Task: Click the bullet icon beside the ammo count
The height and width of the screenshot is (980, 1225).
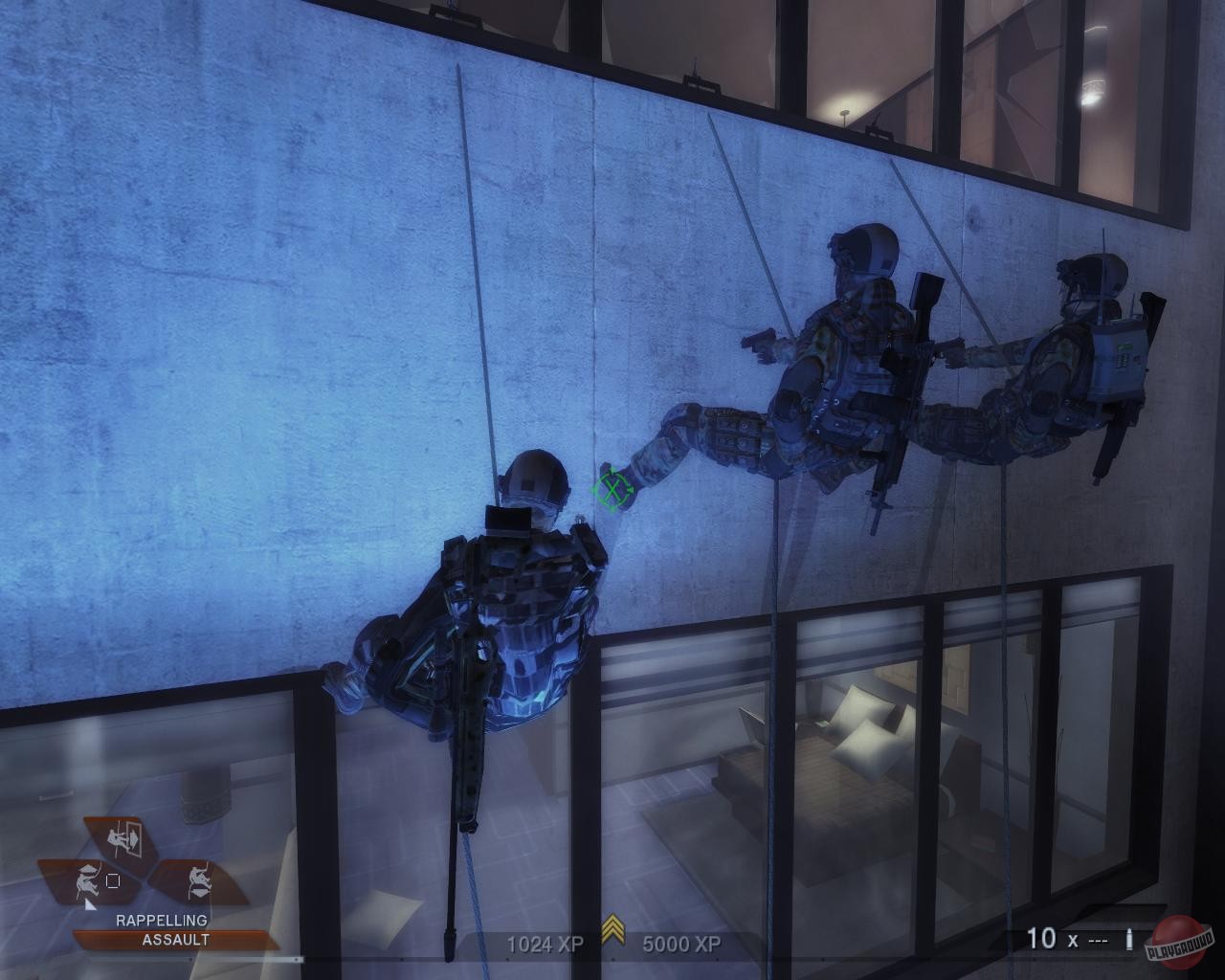Action: pos(1129,942)
